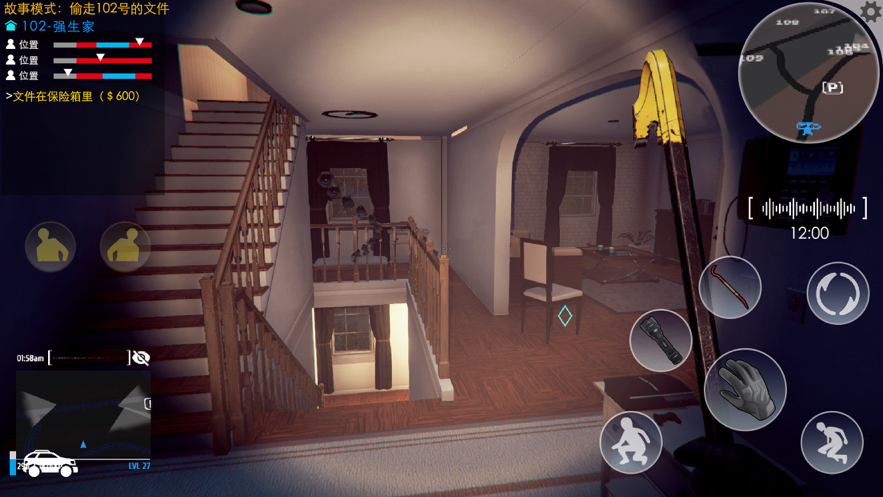This screenshot has height=497, width=883.
Task: Turn on the flashlight button
Action: click(661, 341)
